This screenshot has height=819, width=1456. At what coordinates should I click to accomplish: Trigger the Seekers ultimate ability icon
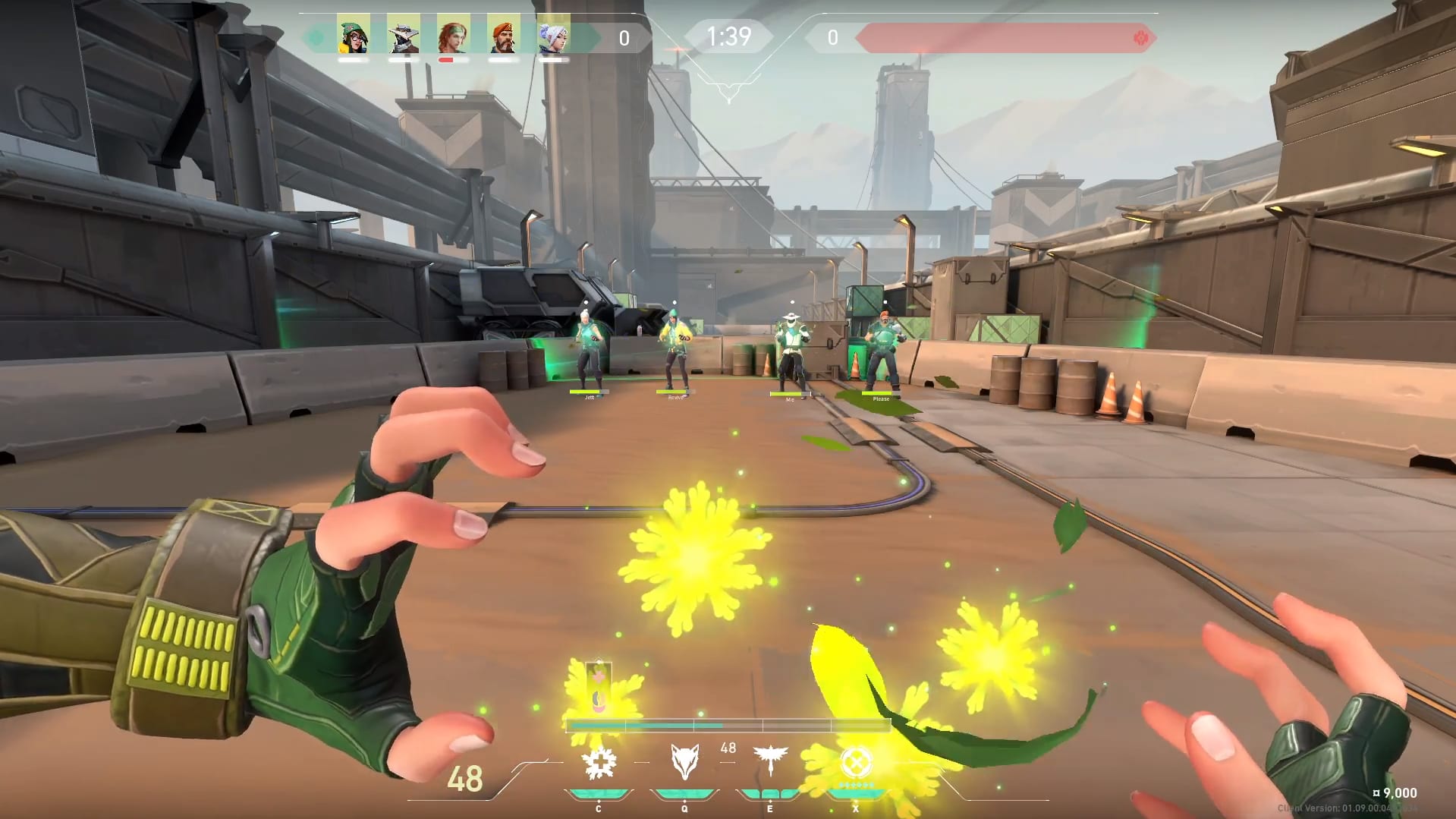tap(856, 761)
